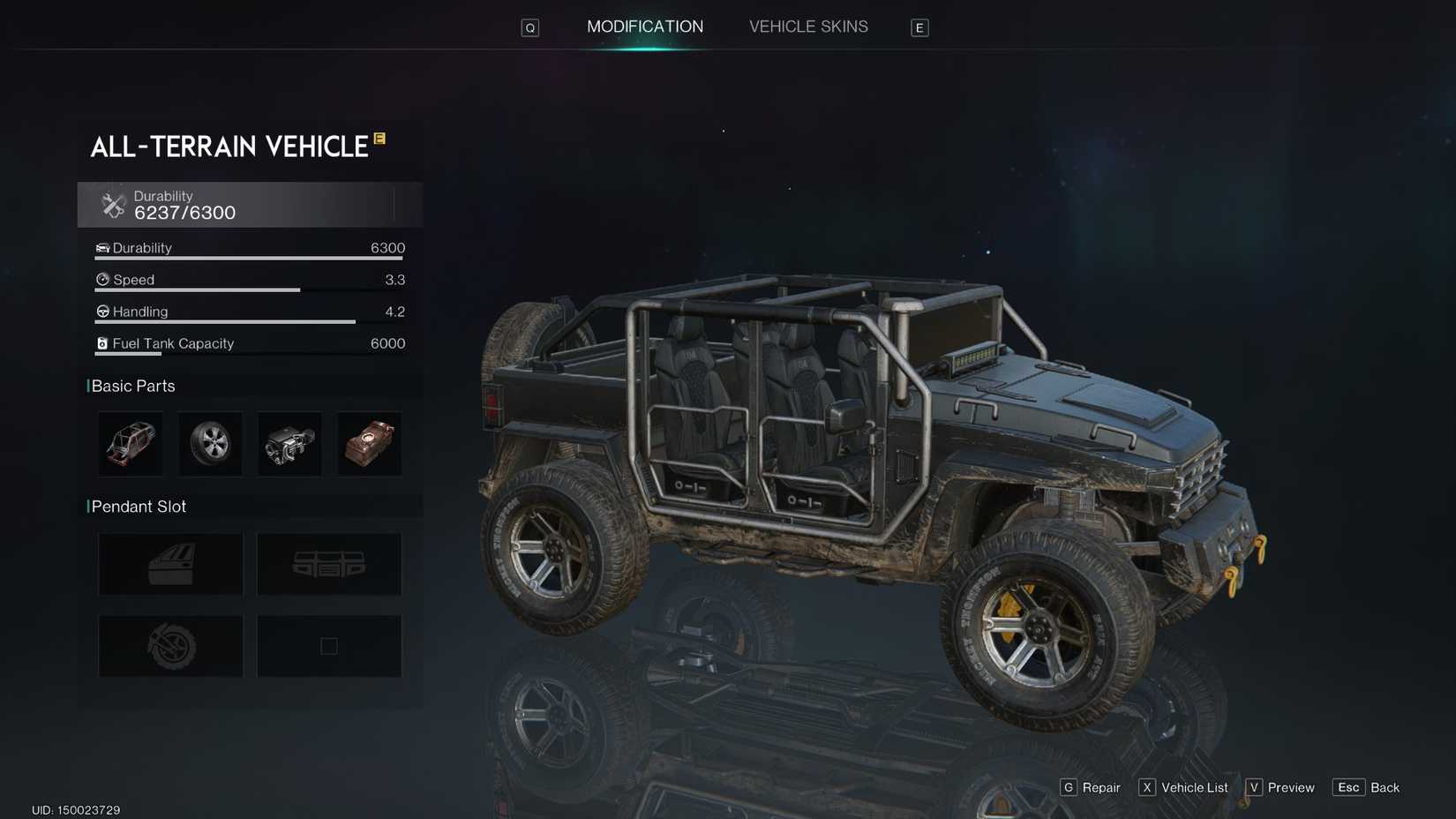Select the tire part slot
1456x819 pixels.
point(209,444)
